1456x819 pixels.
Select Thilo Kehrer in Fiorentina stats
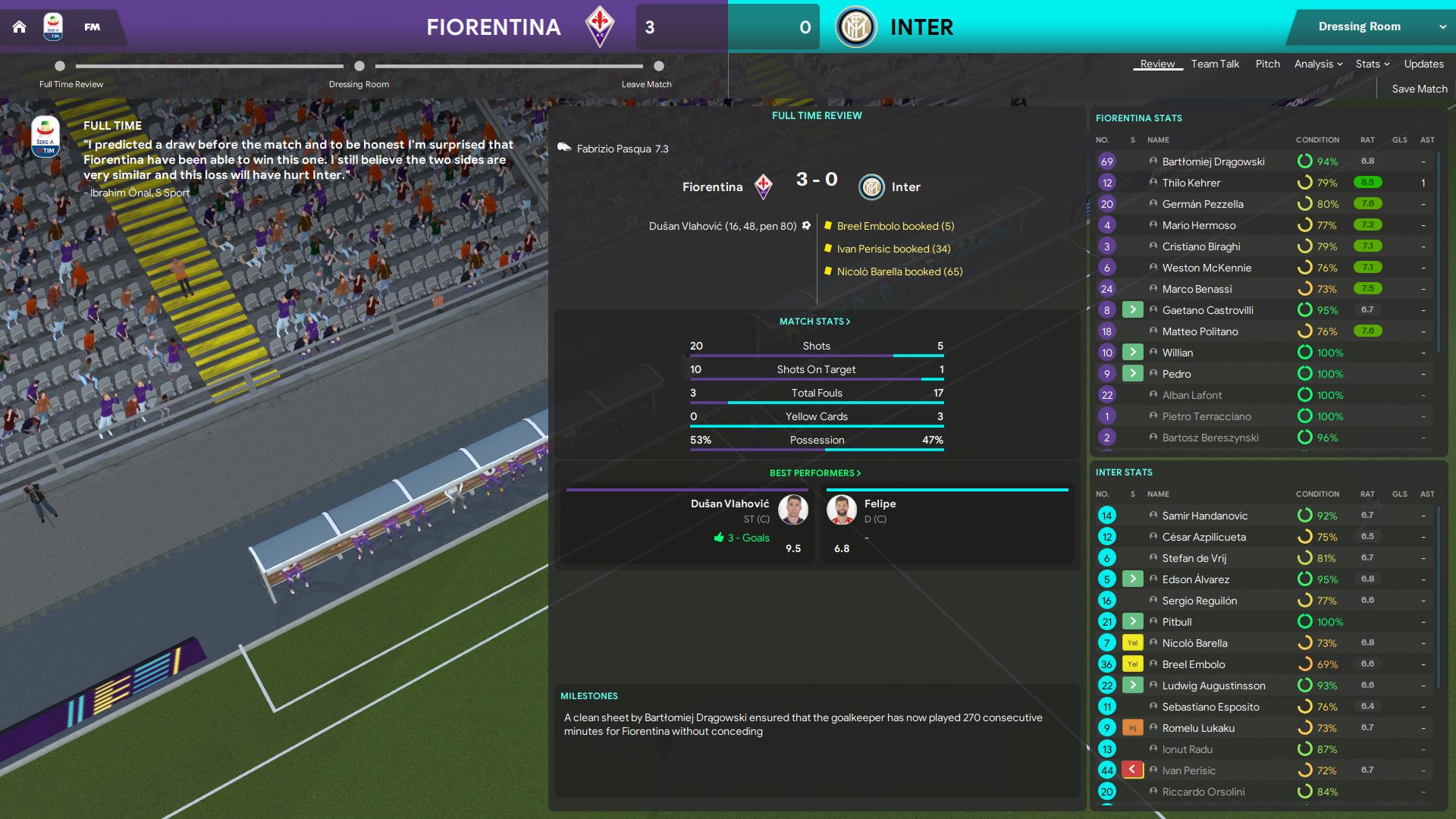(1191, 183)
